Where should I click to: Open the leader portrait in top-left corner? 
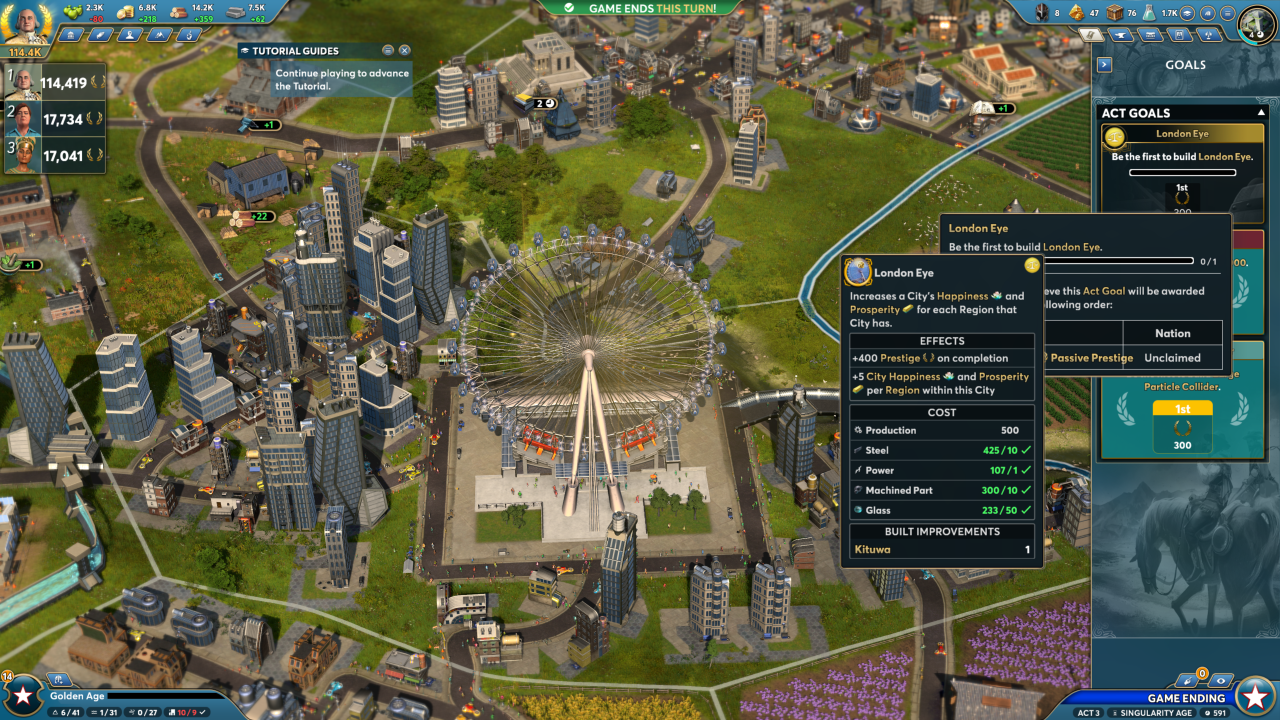pos(25,24)
